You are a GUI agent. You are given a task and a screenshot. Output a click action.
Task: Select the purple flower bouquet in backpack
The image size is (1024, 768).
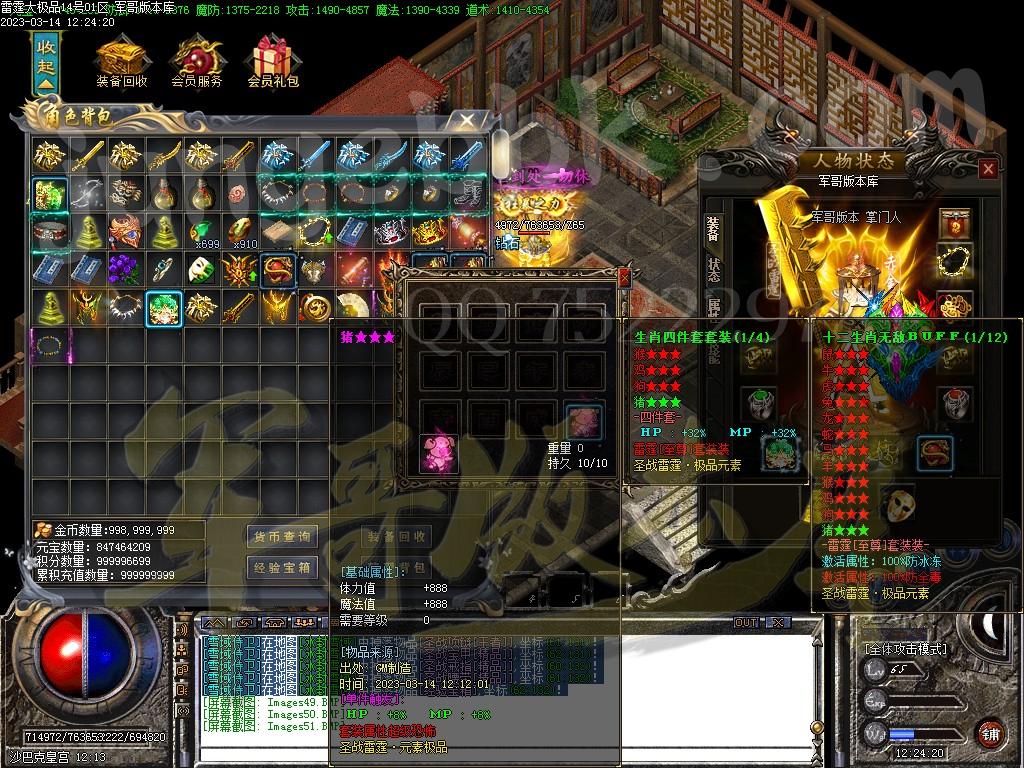coord(124,270)
